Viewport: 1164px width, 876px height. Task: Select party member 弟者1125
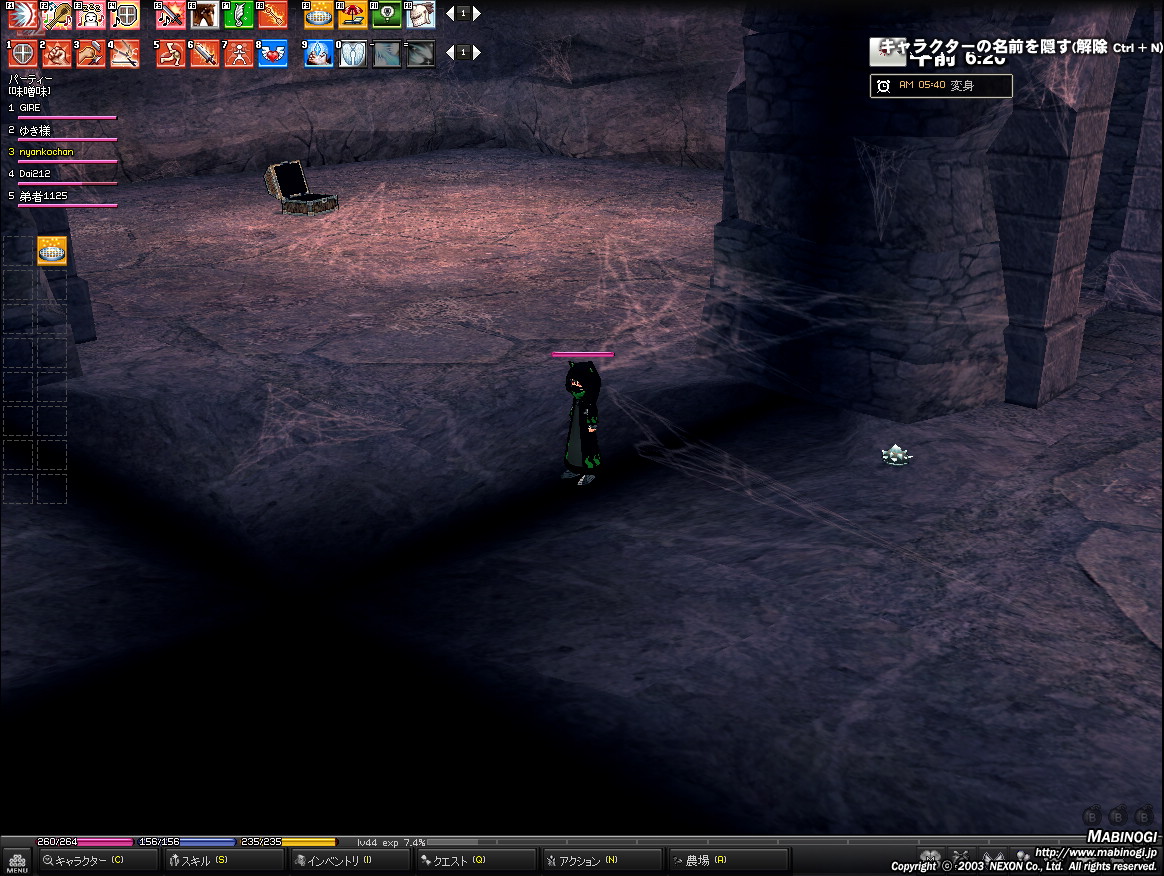coord(43,196)
